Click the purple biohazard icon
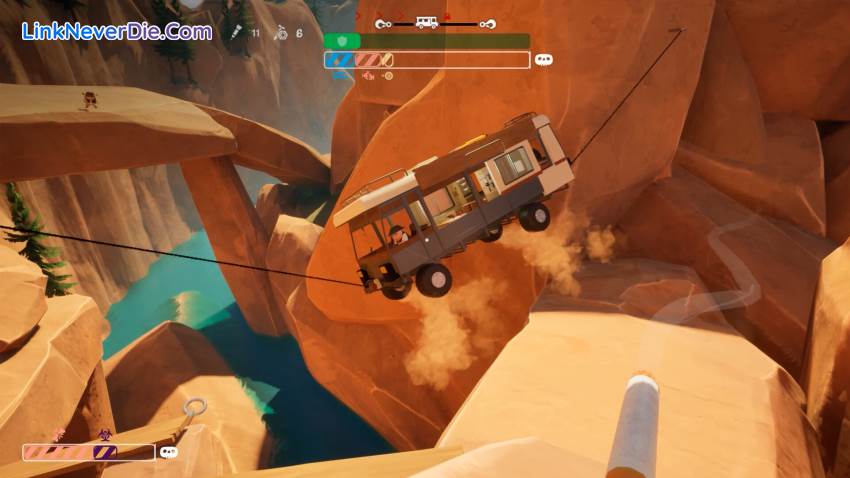This screenshot has width=850, height=478. tap(104, 435)
